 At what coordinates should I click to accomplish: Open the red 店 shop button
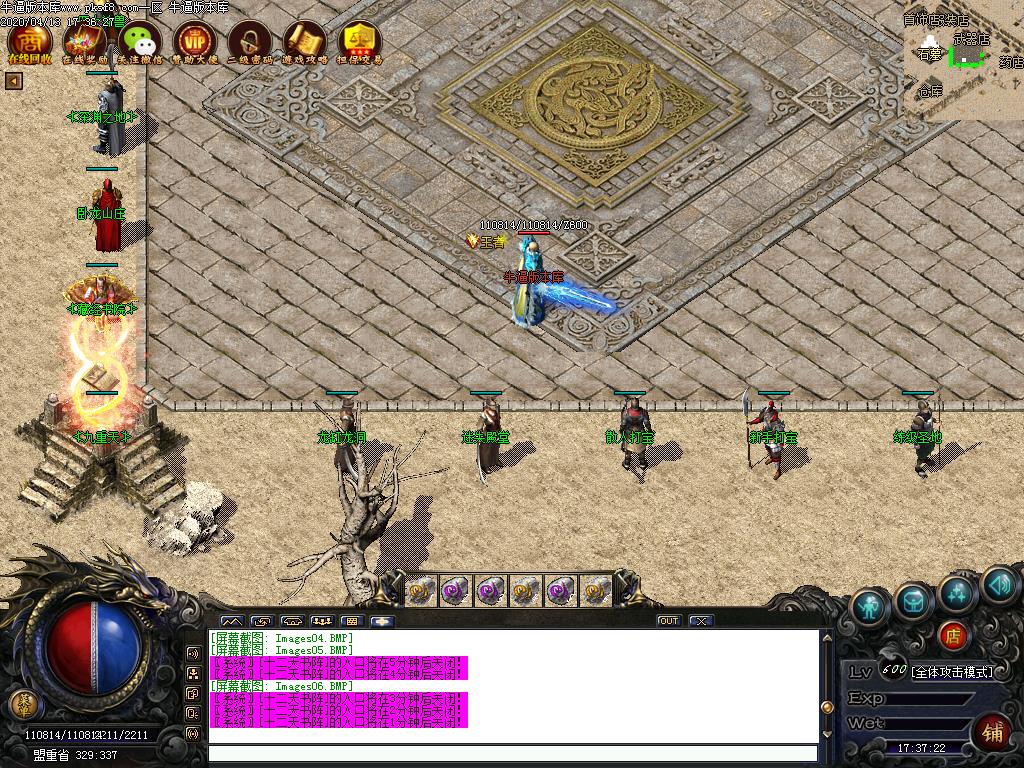pyautogui.click(x=955, y=635)
